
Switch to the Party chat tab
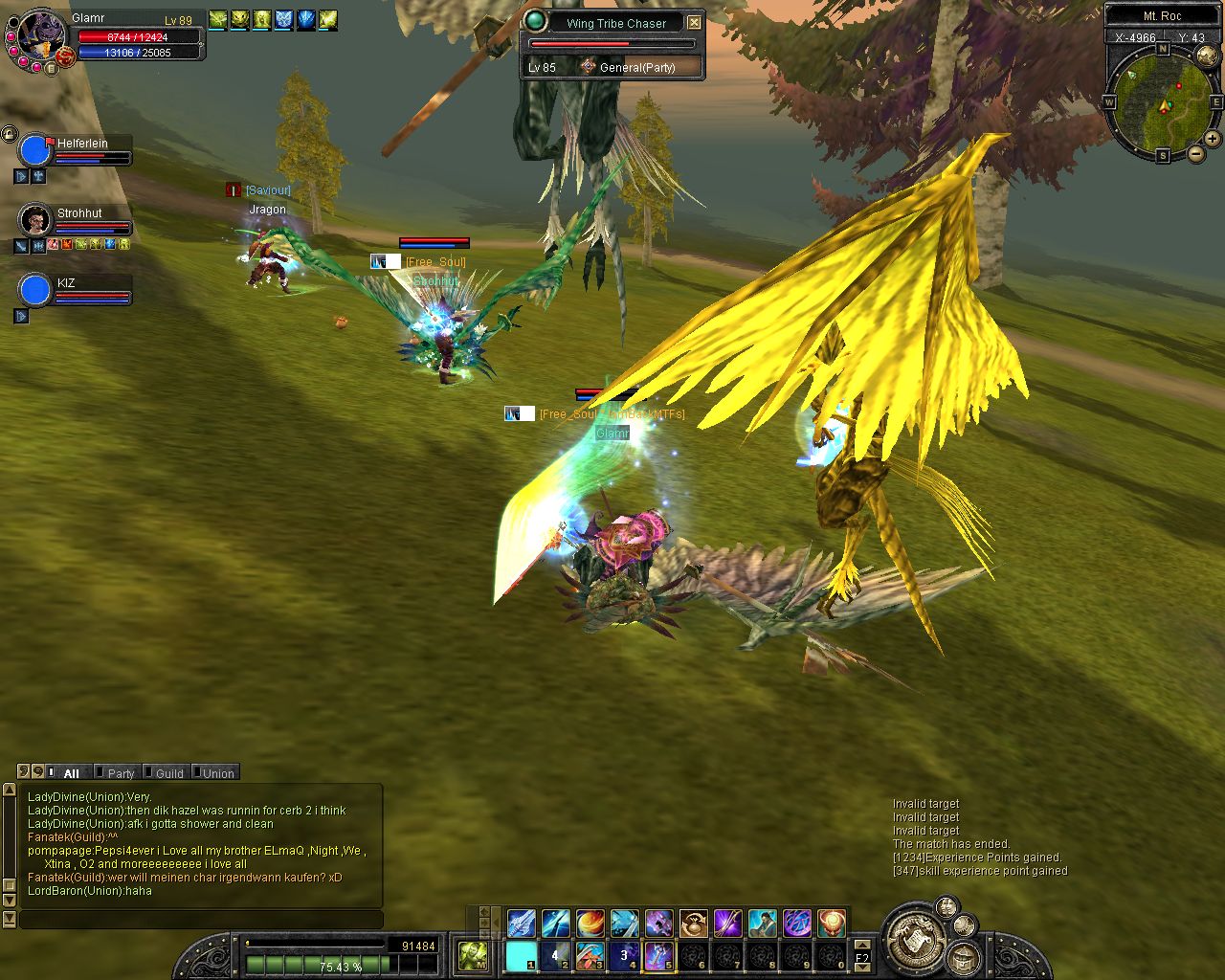tap(118, 772)
